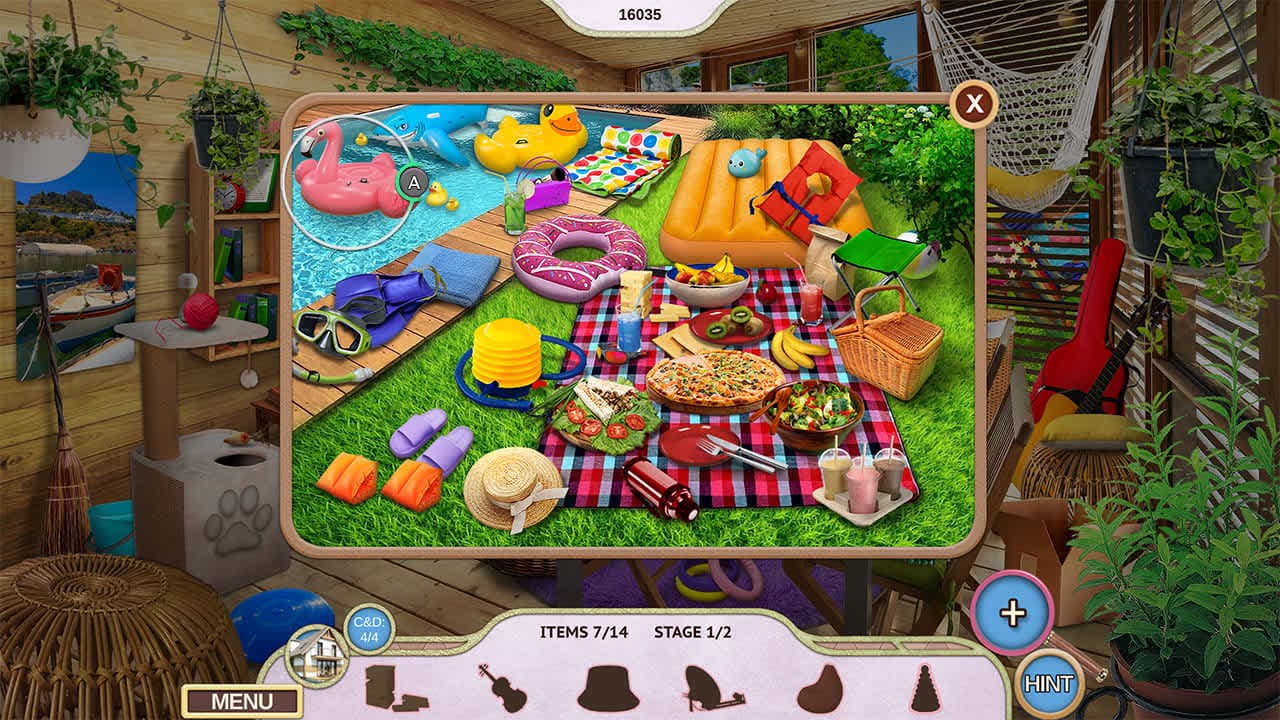Select the boots silhouette in the item bar

(x=384, y=688)
